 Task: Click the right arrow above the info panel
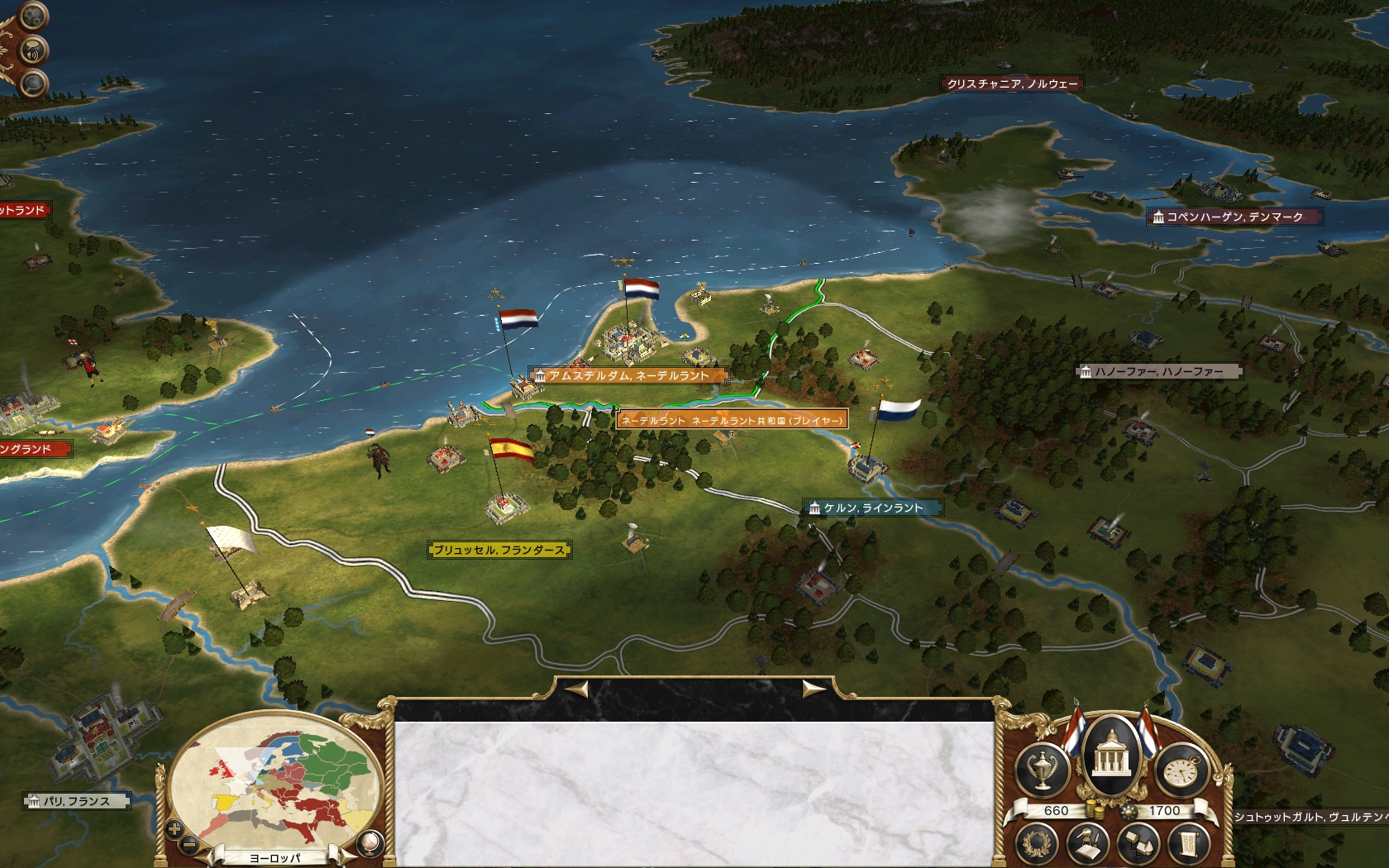[x=812, y=689]
